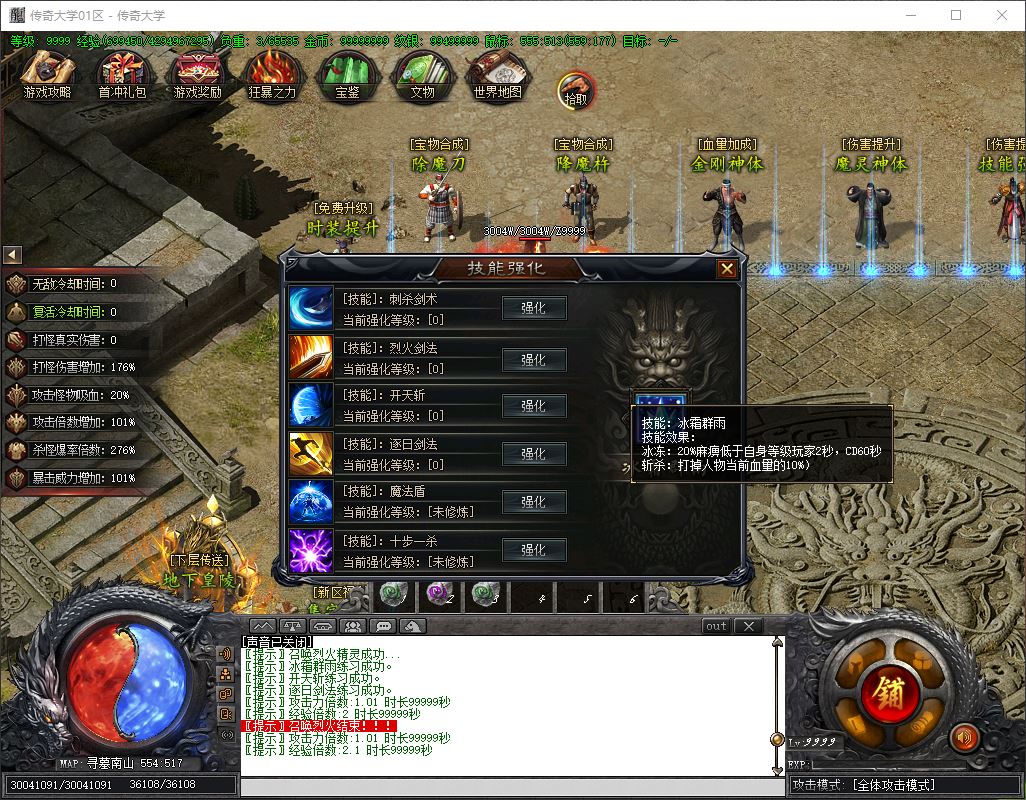
Task: Open the 世界地图 world map
Action: pos(497,72)
